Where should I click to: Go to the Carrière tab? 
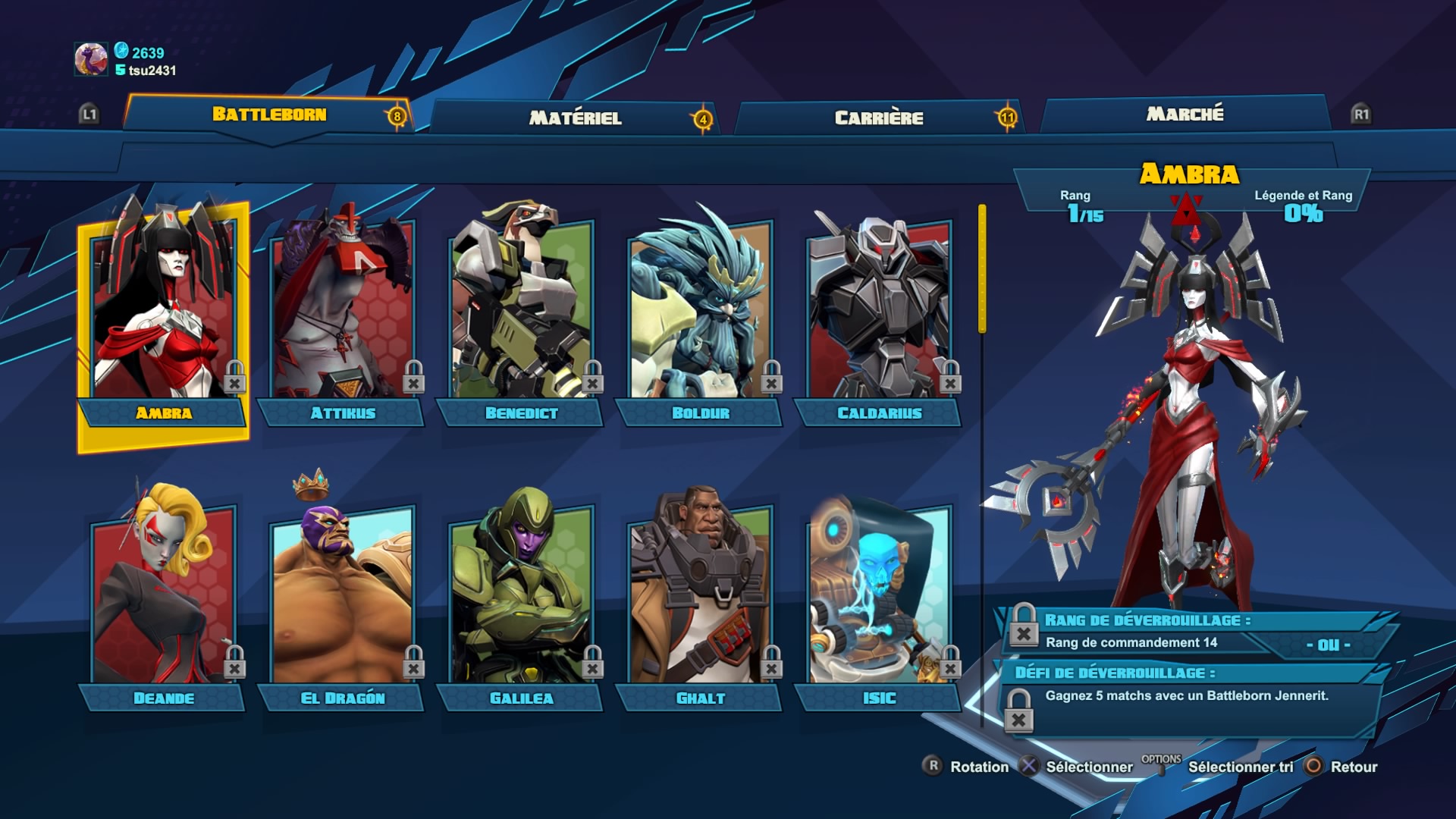tap(878, 118)
